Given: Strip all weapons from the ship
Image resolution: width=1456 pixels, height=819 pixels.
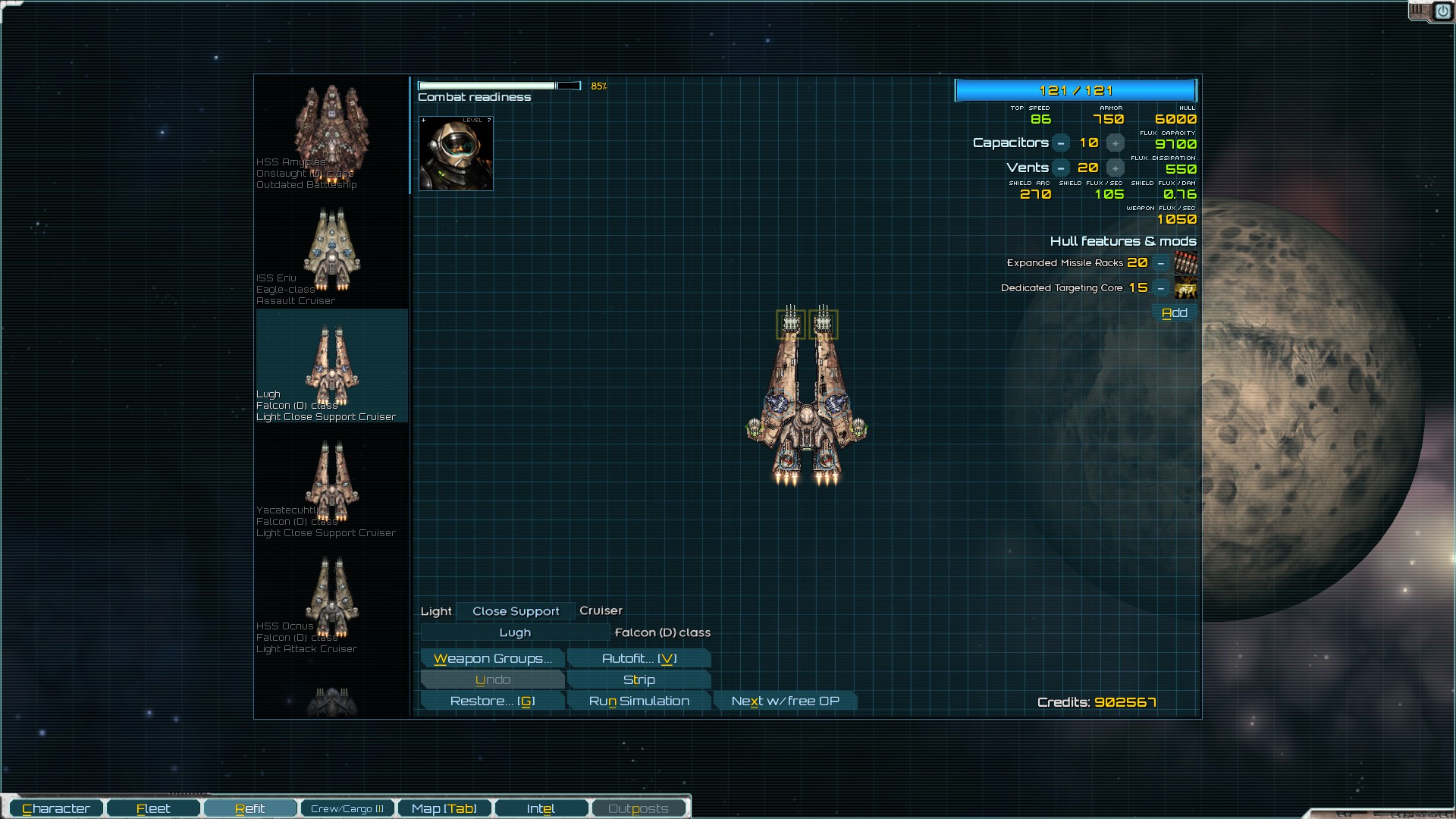Looking at the screenshot, I should 639,679.
